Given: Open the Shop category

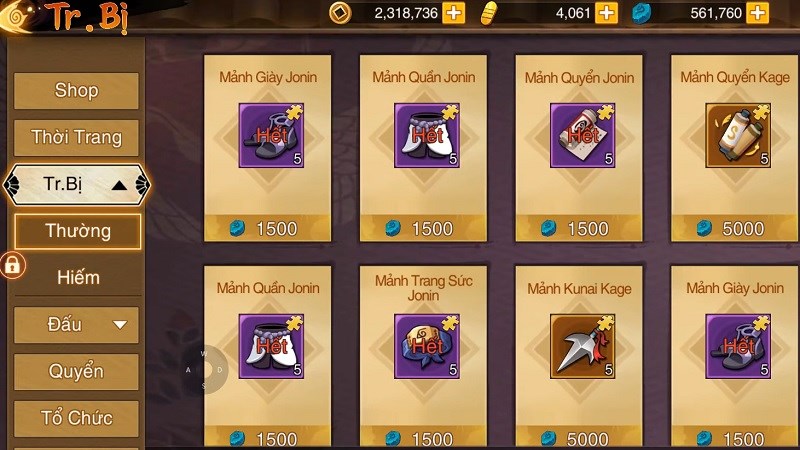Looking at the screenshot, I should (x=76, y=91).
